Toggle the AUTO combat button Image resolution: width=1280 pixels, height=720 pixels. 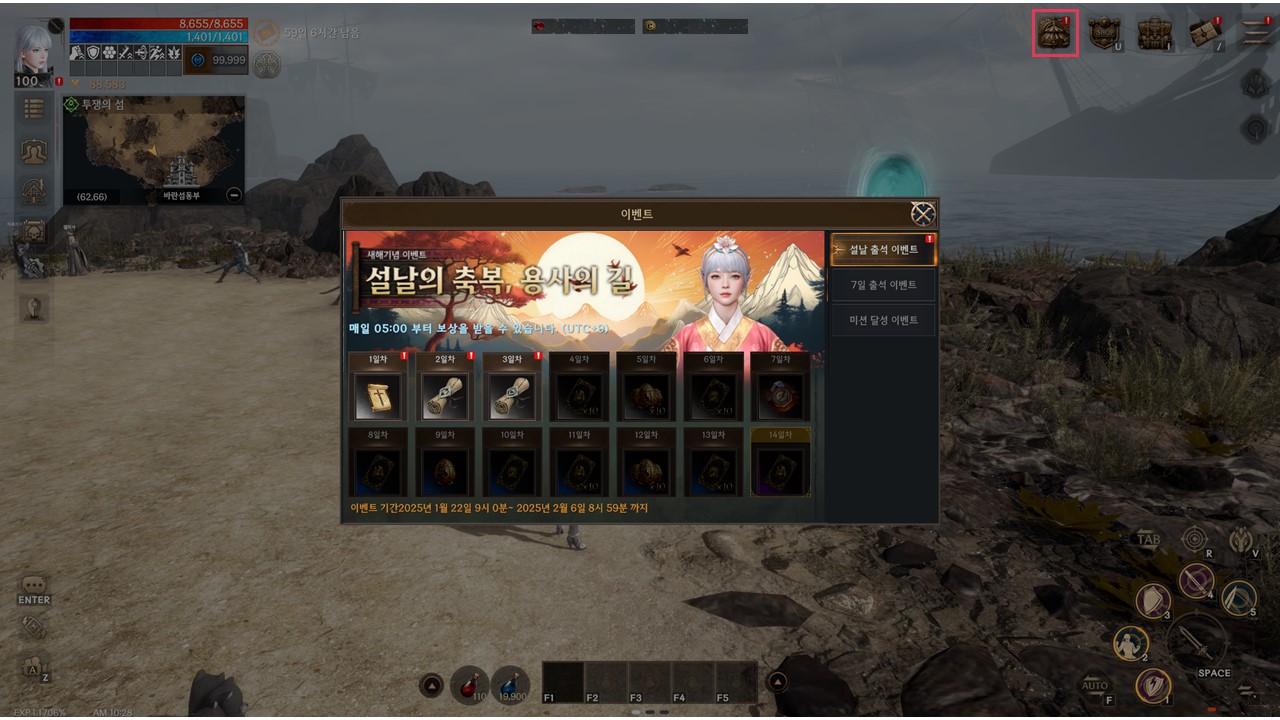(1095, 686)
